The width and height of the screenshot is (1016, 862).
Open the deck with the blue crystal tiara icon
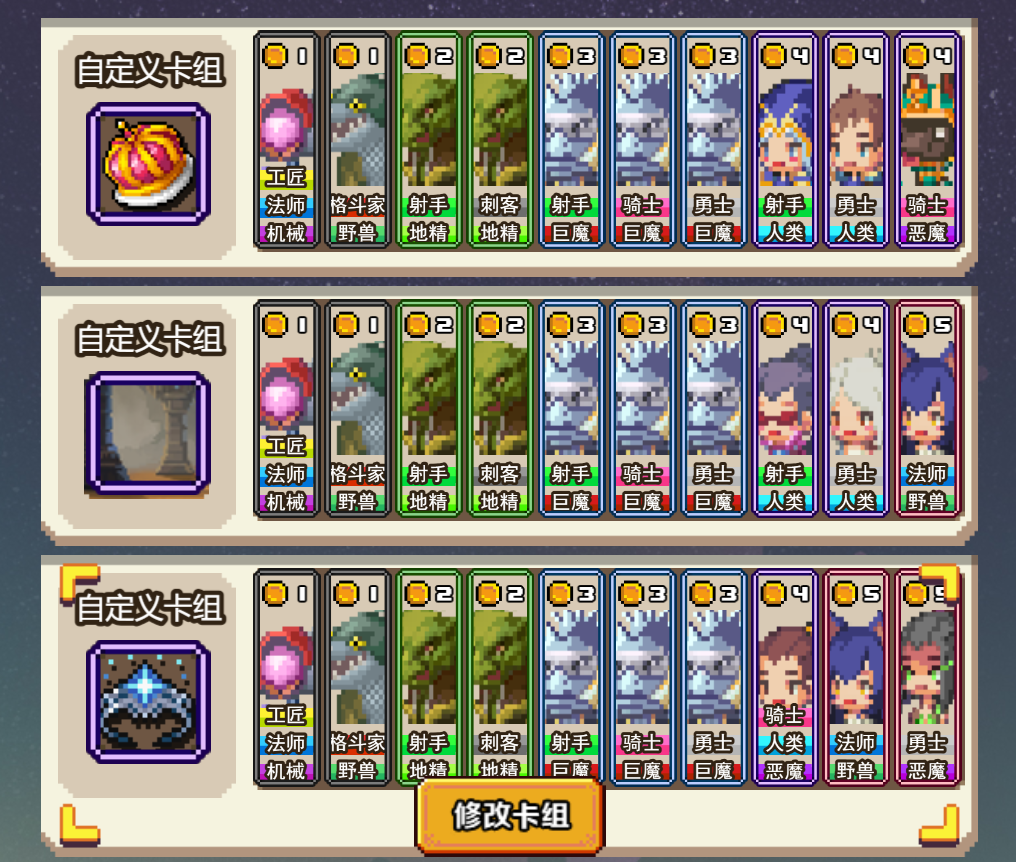[x=148, y=703]
